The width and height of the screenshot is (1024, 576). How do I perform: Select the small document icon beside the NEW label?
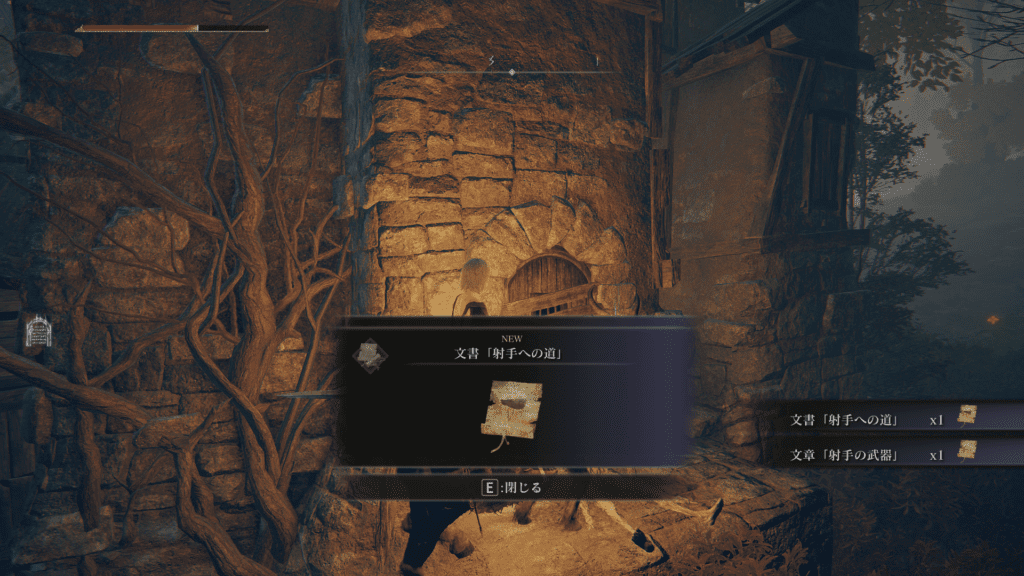point(369,354)
